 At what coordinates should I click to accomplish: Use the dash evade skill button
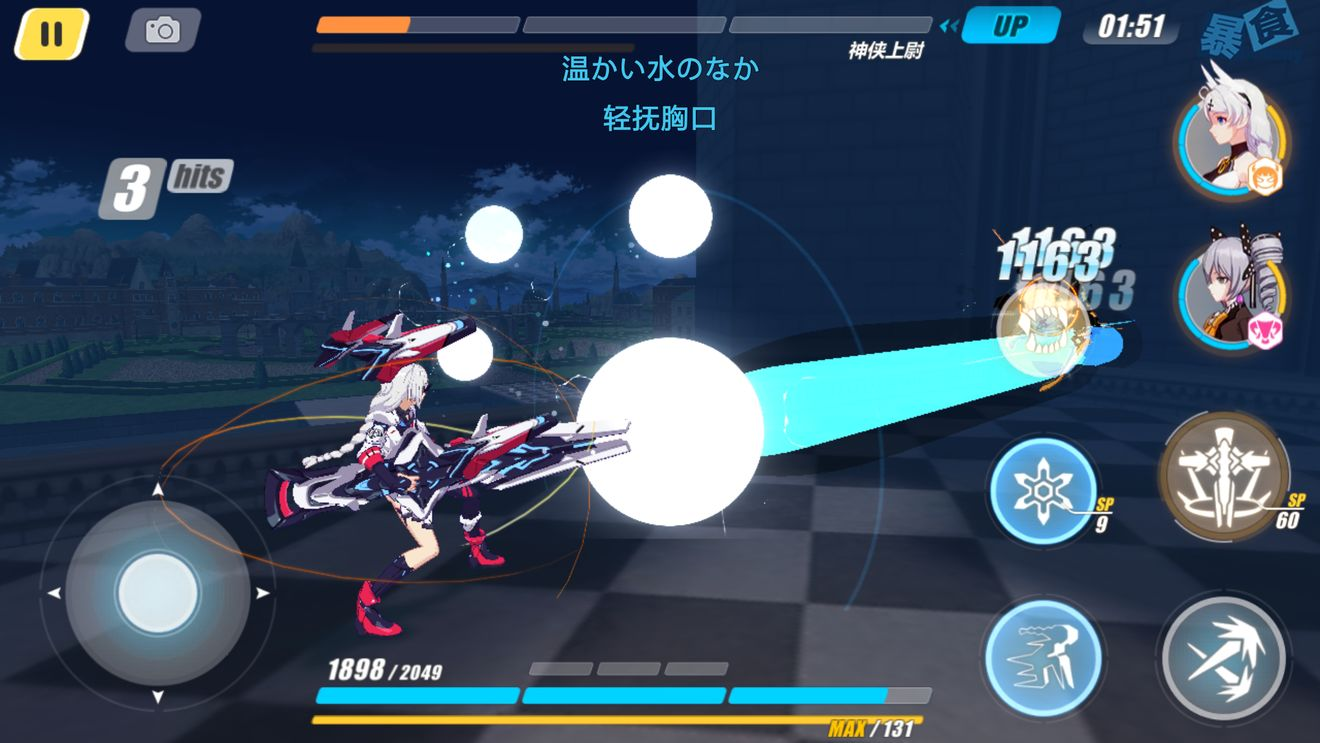click(x=1042, y=657)
